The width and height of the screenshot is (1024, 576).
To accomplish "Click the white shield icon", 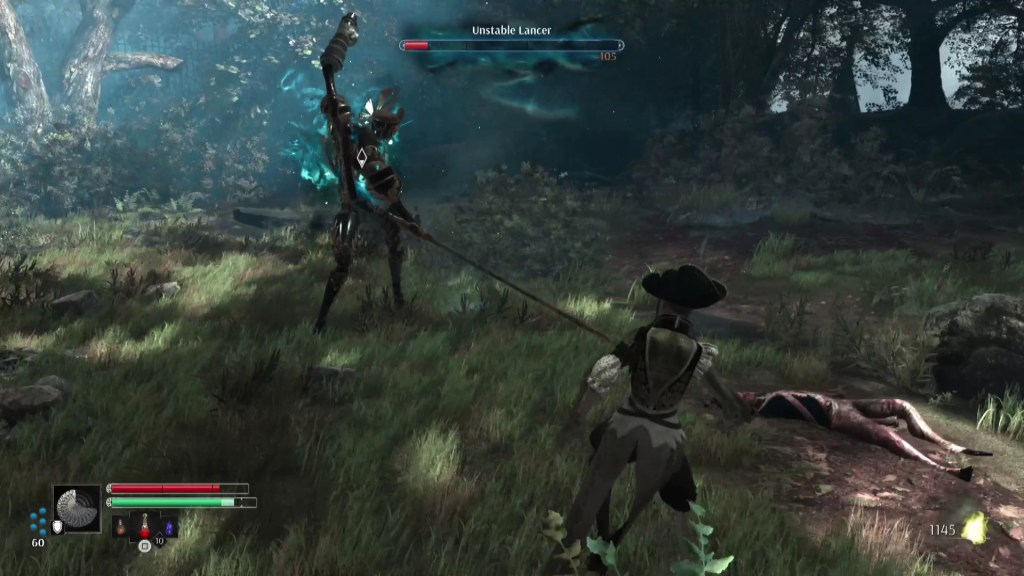I will pyautogui.click(x=57, y=527).
